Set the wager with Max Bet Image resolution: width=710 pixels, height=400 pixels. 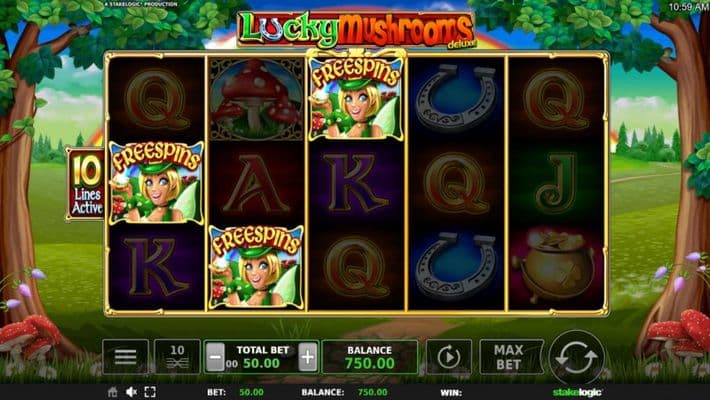tap(511, 357)
